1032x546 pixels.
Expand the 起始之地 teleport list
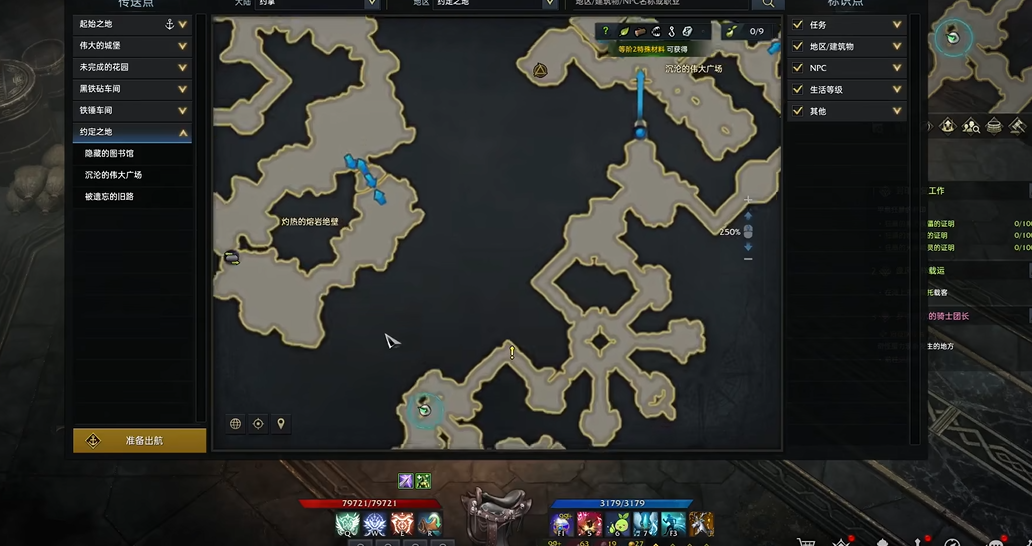[183, 24]
